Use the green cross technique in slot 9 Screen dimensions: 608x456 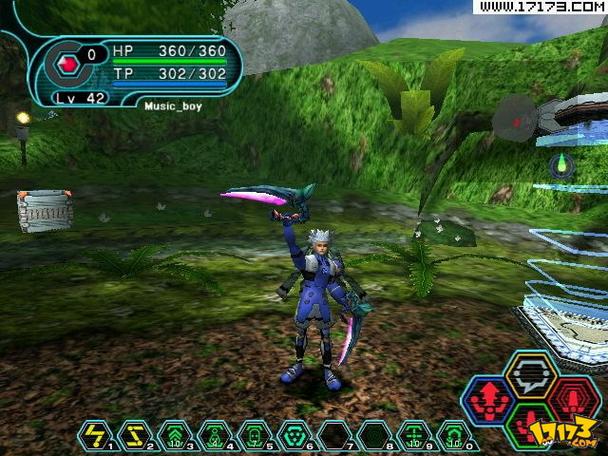(414, 434)
